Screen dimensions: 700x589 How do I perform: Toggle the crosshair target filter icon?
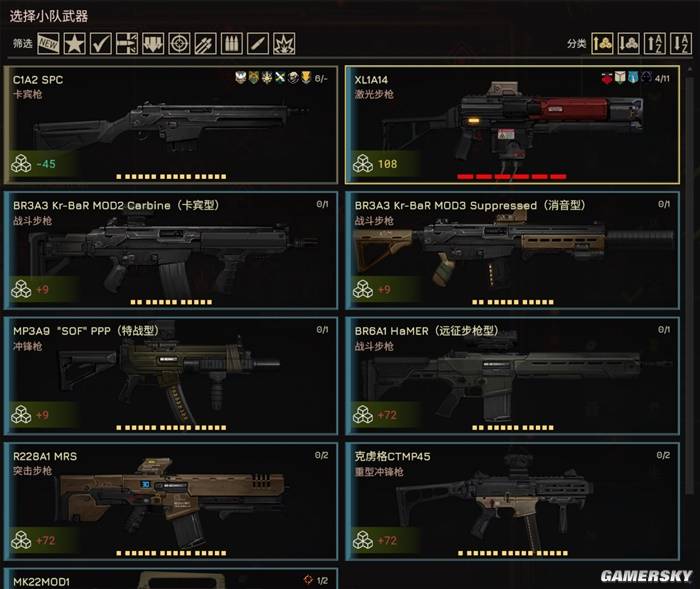(180, 43)
